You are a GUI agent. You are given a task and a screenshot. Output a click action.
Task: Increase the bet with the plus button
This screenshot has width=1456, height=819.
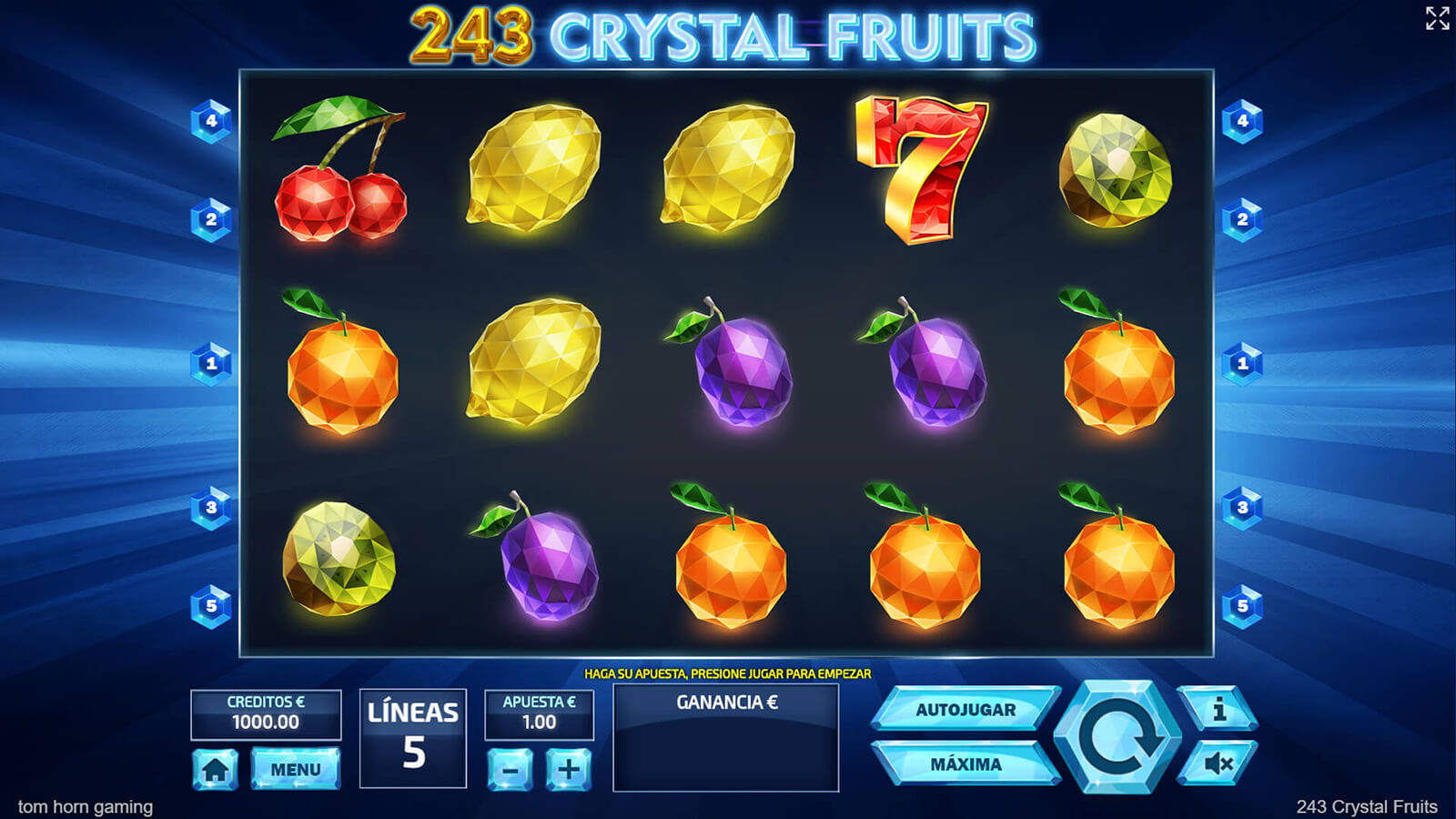click(x=569, y=770)
